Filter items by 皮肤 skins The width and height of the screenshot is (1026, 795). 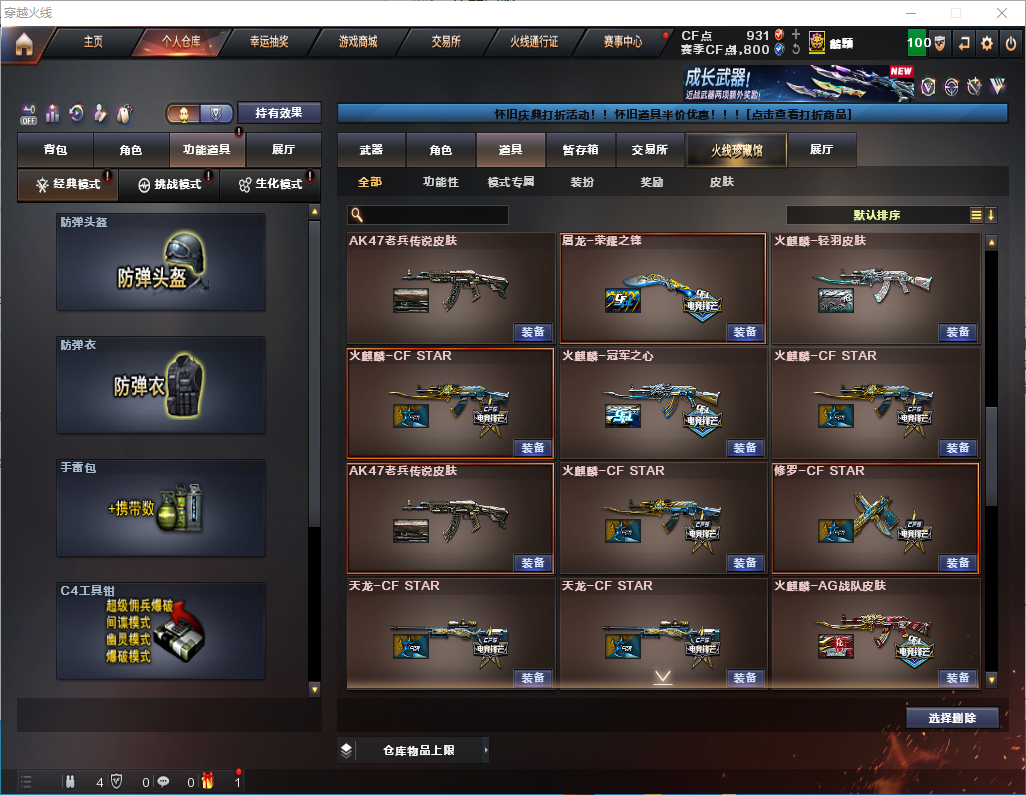pyautogui.click(x=721, y=182)
